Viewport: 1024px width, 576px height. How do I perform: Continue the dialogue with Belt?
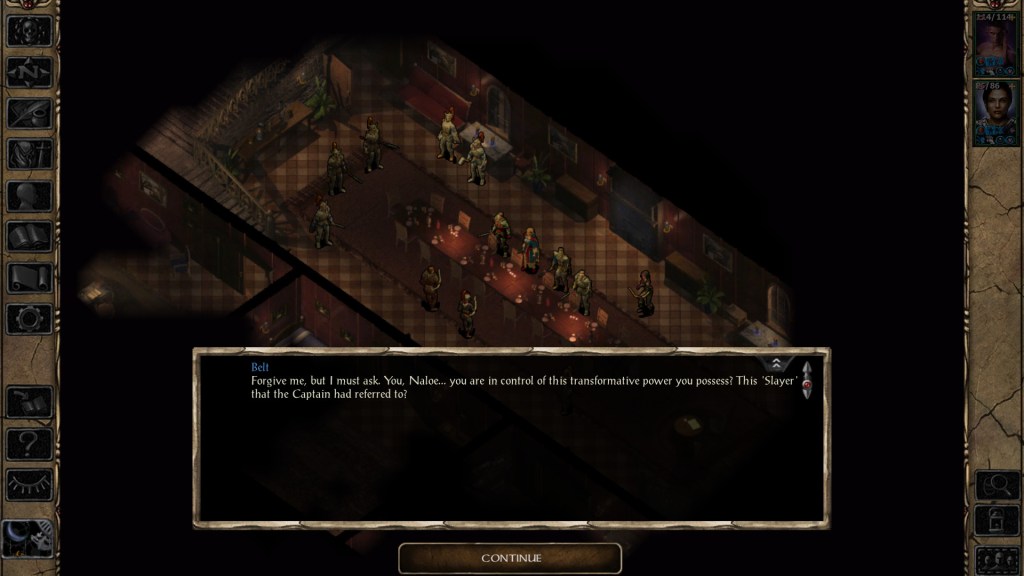tap(510, 557)
